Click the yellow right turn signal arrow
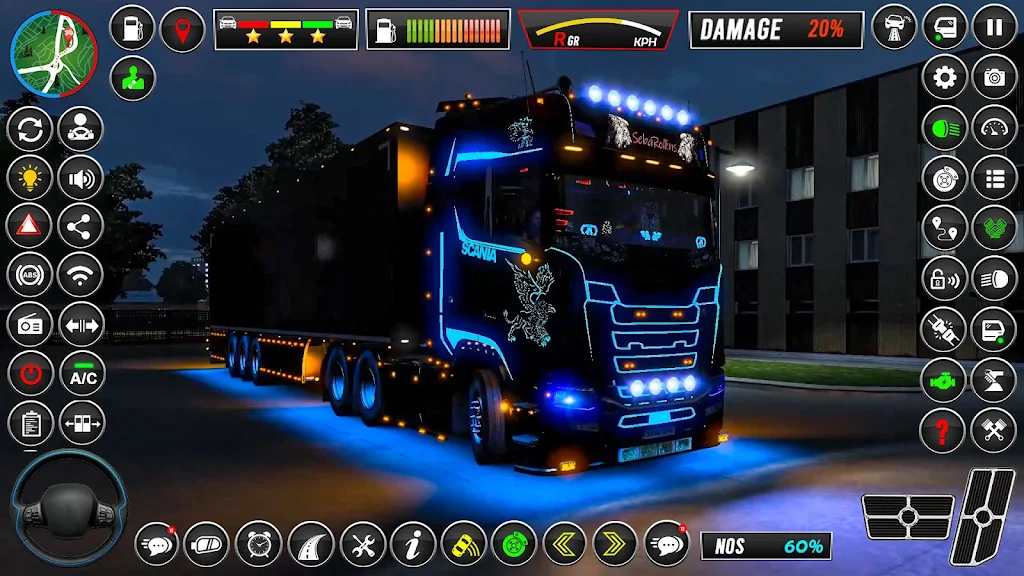Image resolution: width=1024 pixels, height=576 pixels. (x=614, y=544)
